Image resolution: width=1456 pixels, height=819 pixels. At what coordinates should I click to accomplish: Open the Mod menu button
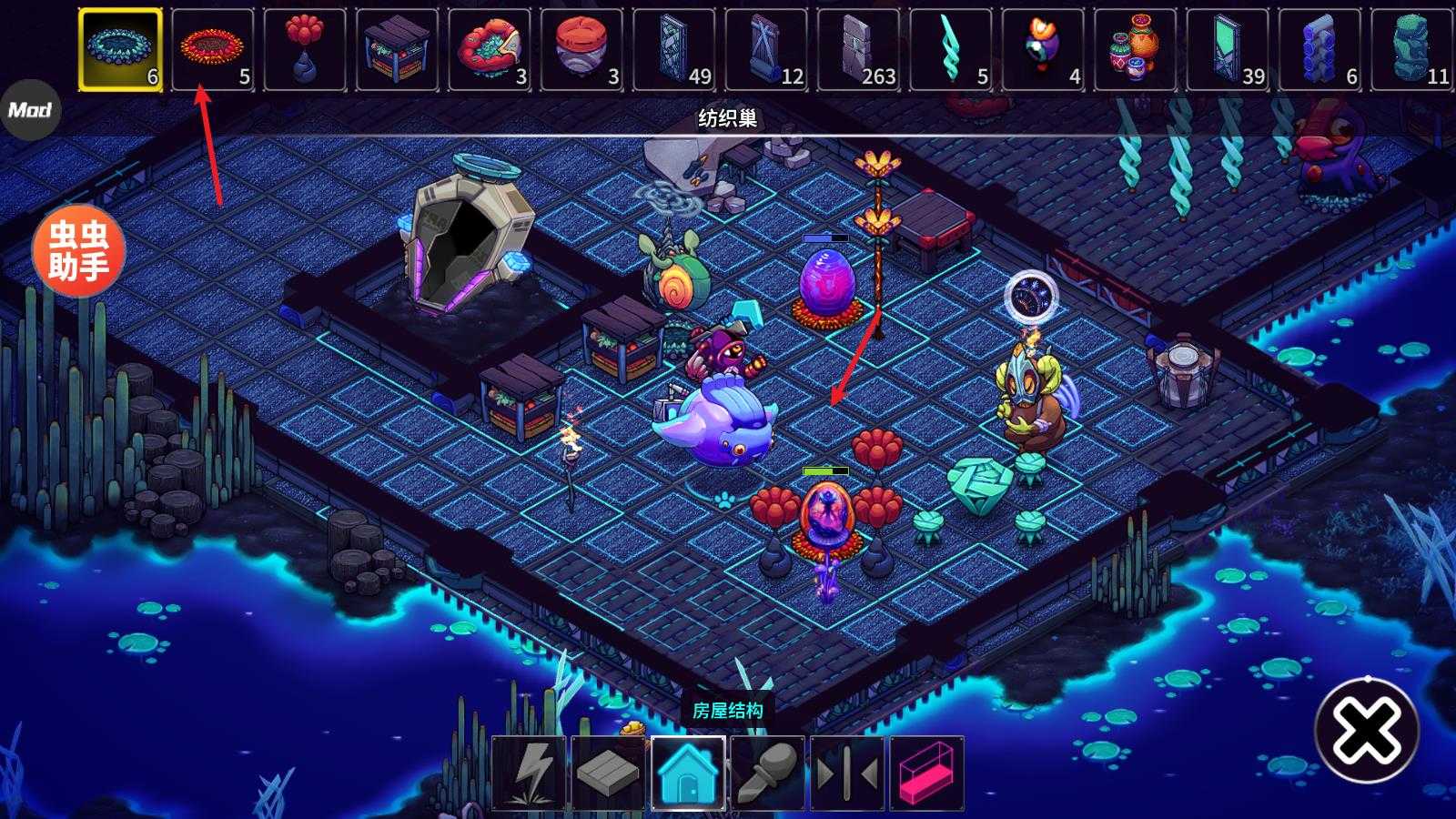click(x=29, y=110)
